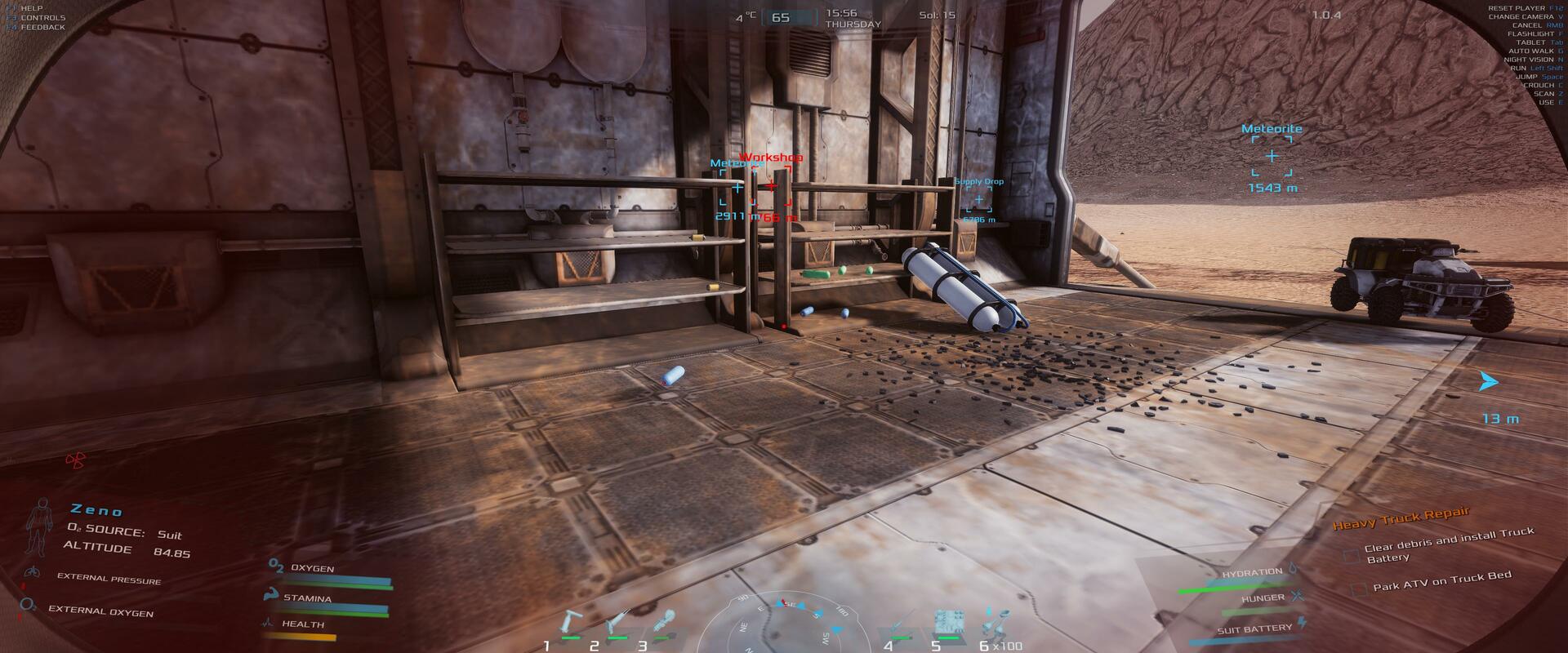Equip the item in hotbar slot 3
Screen dimensions: 1568x653
[x=664, y=622]
